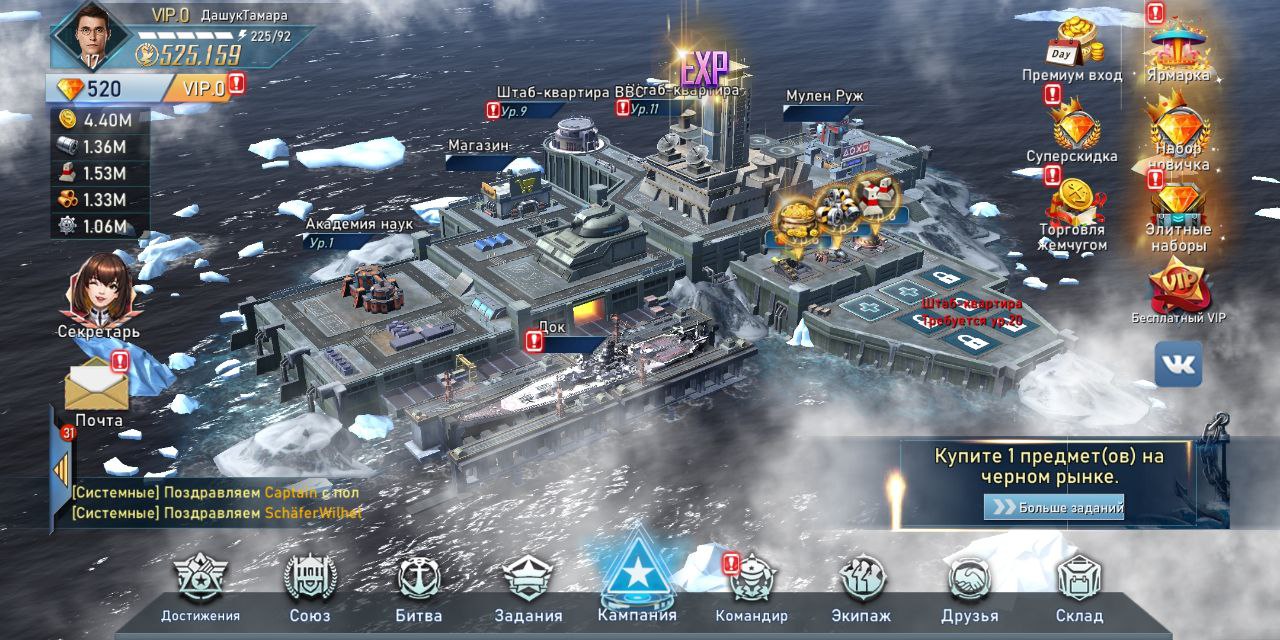Expand the chat panel arrow

(61, 466)
